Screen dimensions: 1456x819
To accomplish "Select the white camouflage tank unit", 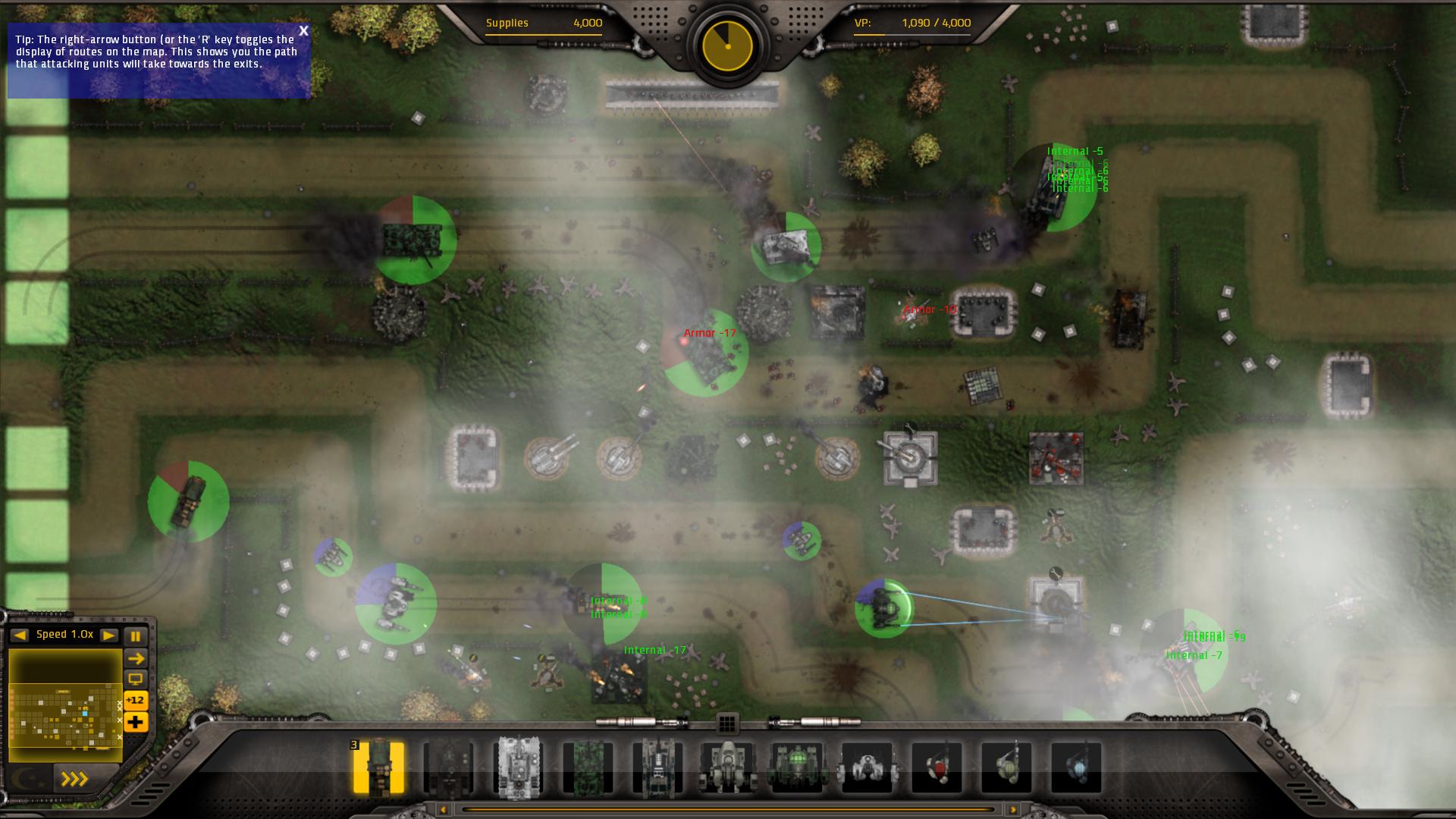I will 519,767.
